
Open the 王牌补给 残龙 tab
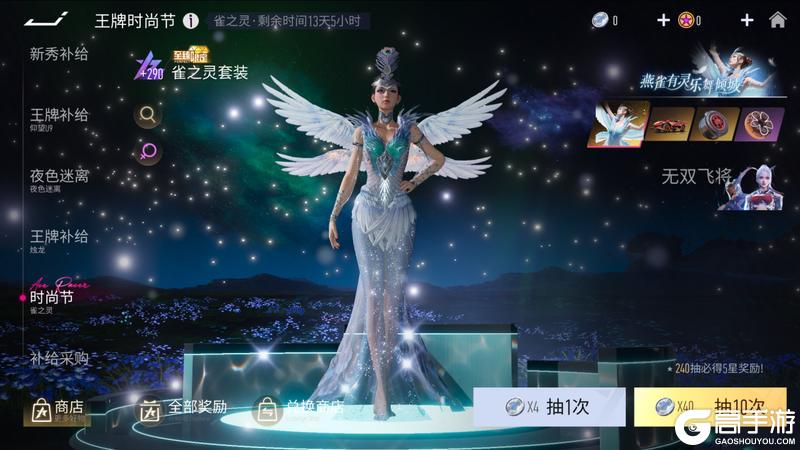[x=59, y=238]
